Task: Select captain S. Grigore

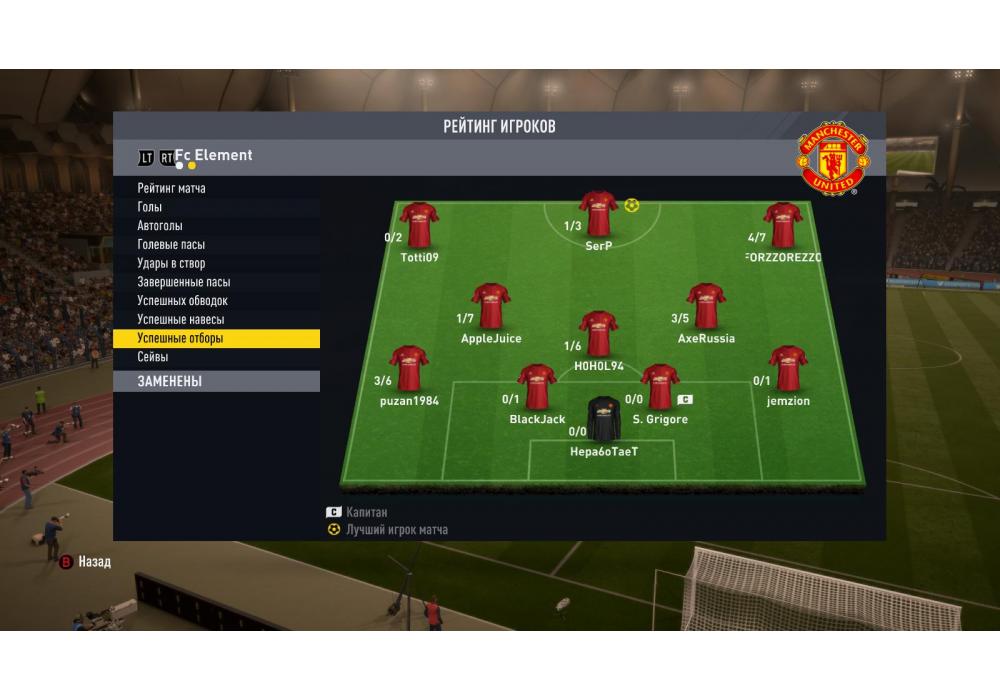Action: tap(659, 388)
